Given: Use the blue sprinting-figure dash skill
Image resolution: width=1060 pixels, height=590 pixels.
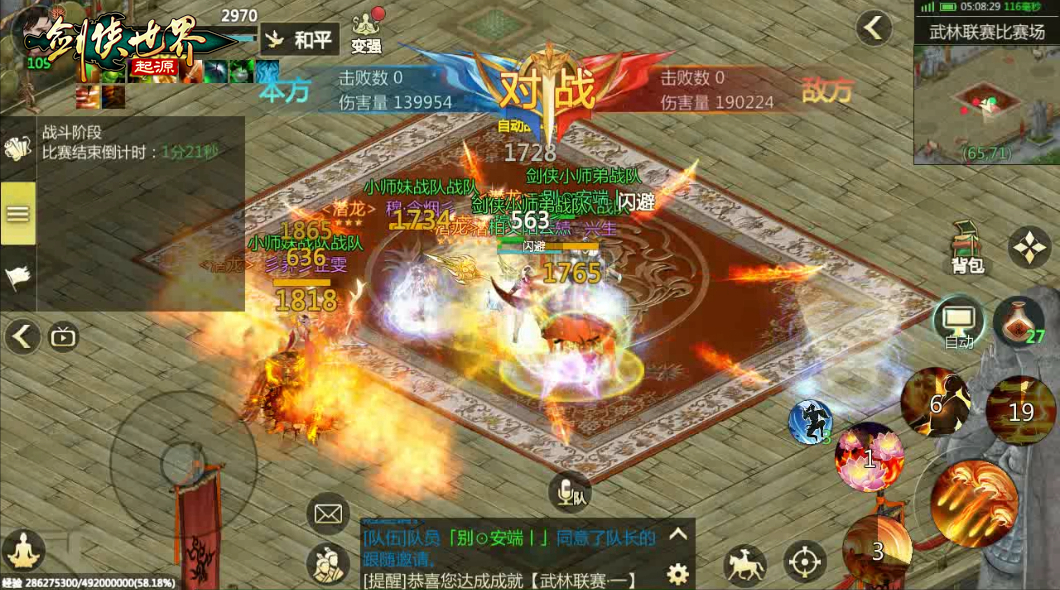Looking at the screenshot, I should tap(810, 421).
